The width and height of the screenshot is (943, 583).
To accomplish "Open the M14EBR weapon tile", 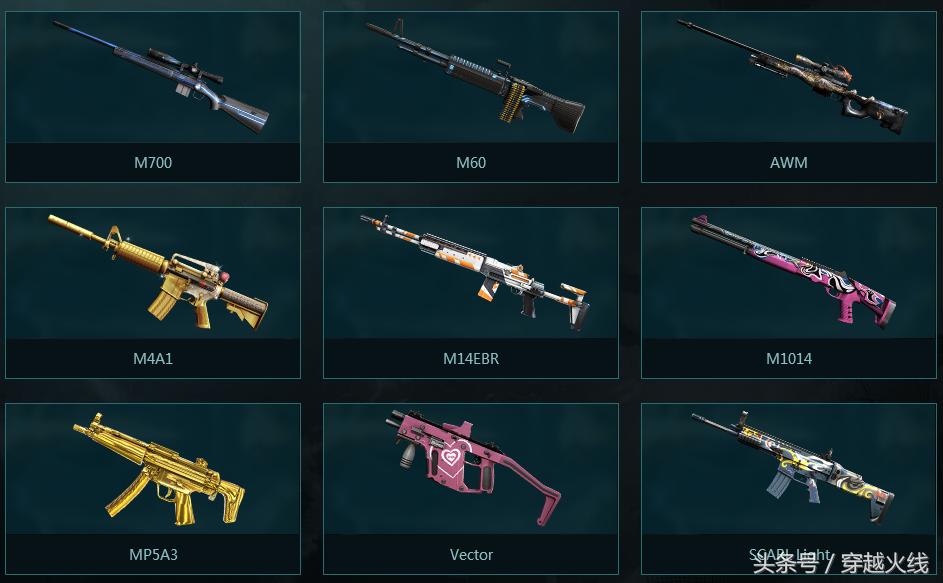I will coord(471,292).
